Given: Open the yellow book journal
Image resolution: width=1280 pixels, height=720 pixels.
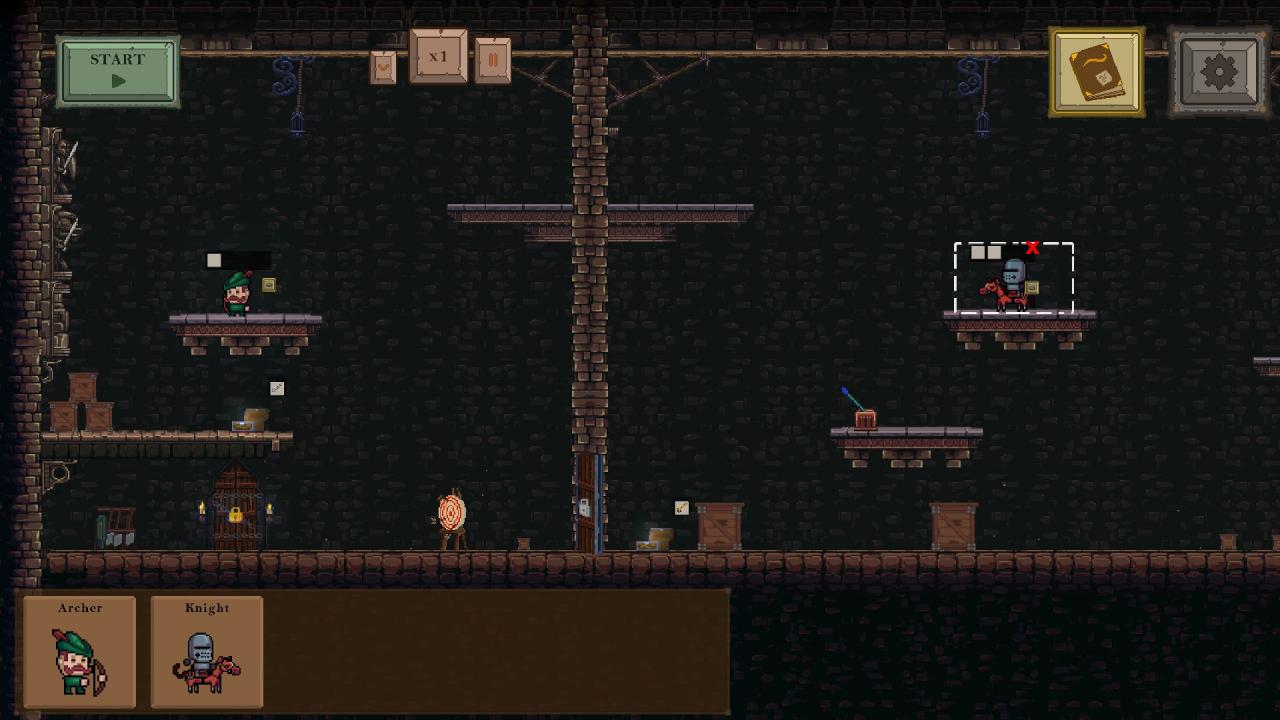Looking at the screenshot, I should pyautogui.click(x=1097, y=72).
